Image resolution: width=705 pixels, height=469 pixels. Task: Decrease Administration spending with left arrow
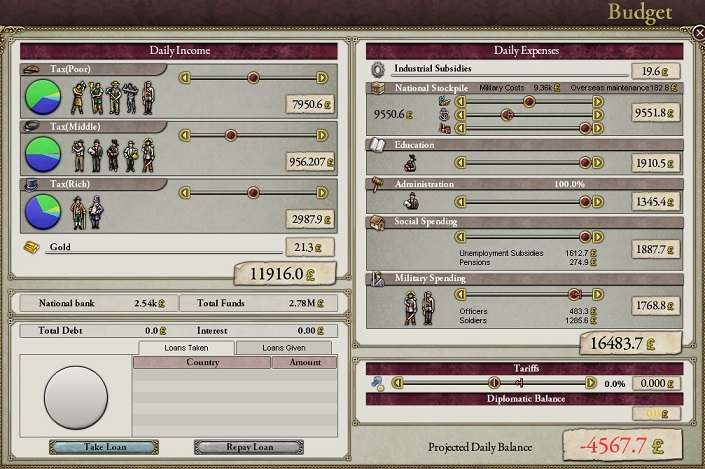coord(461,202)
